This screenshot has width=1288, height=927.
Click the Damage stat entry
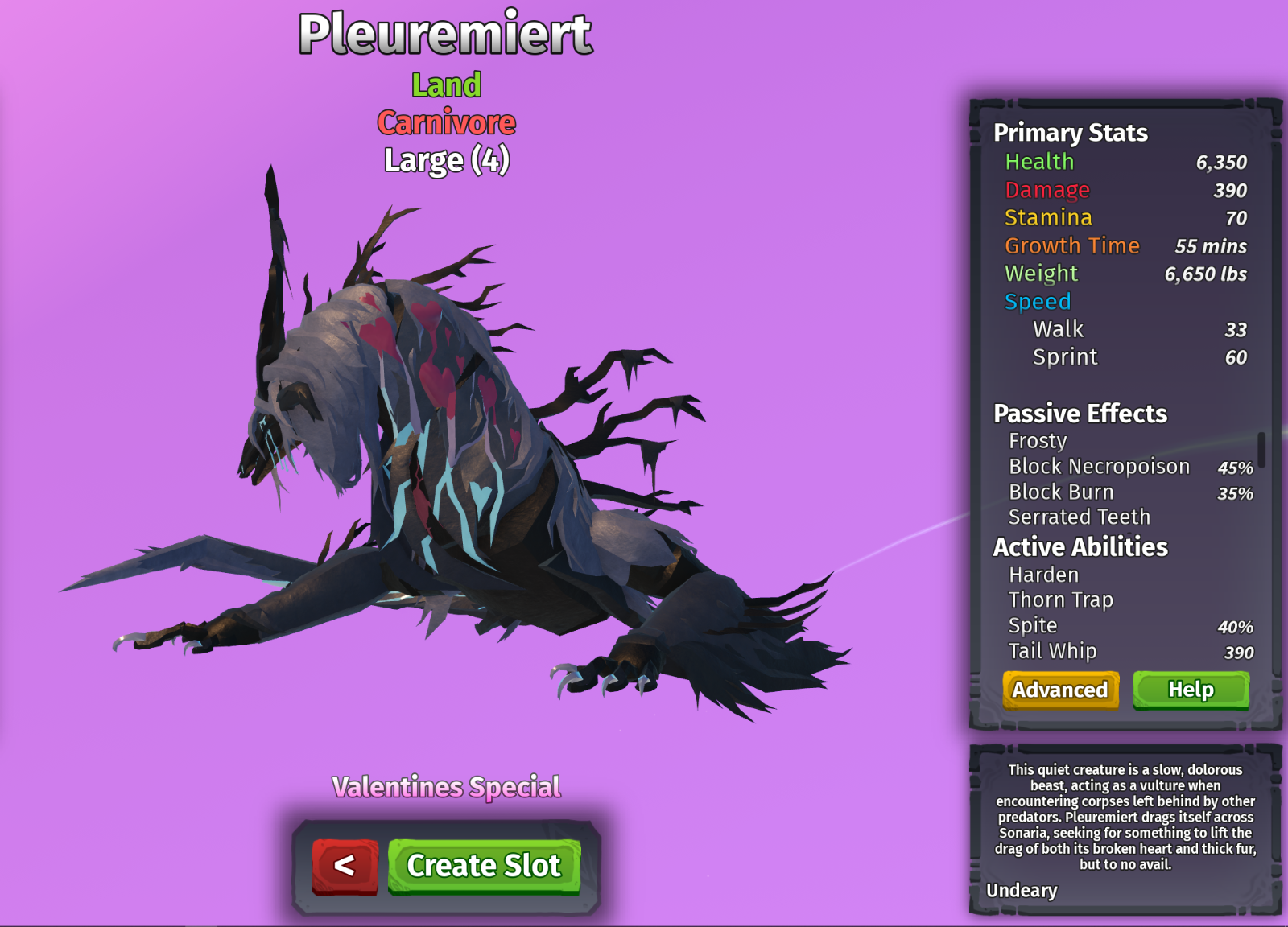tap(1047, 190)
